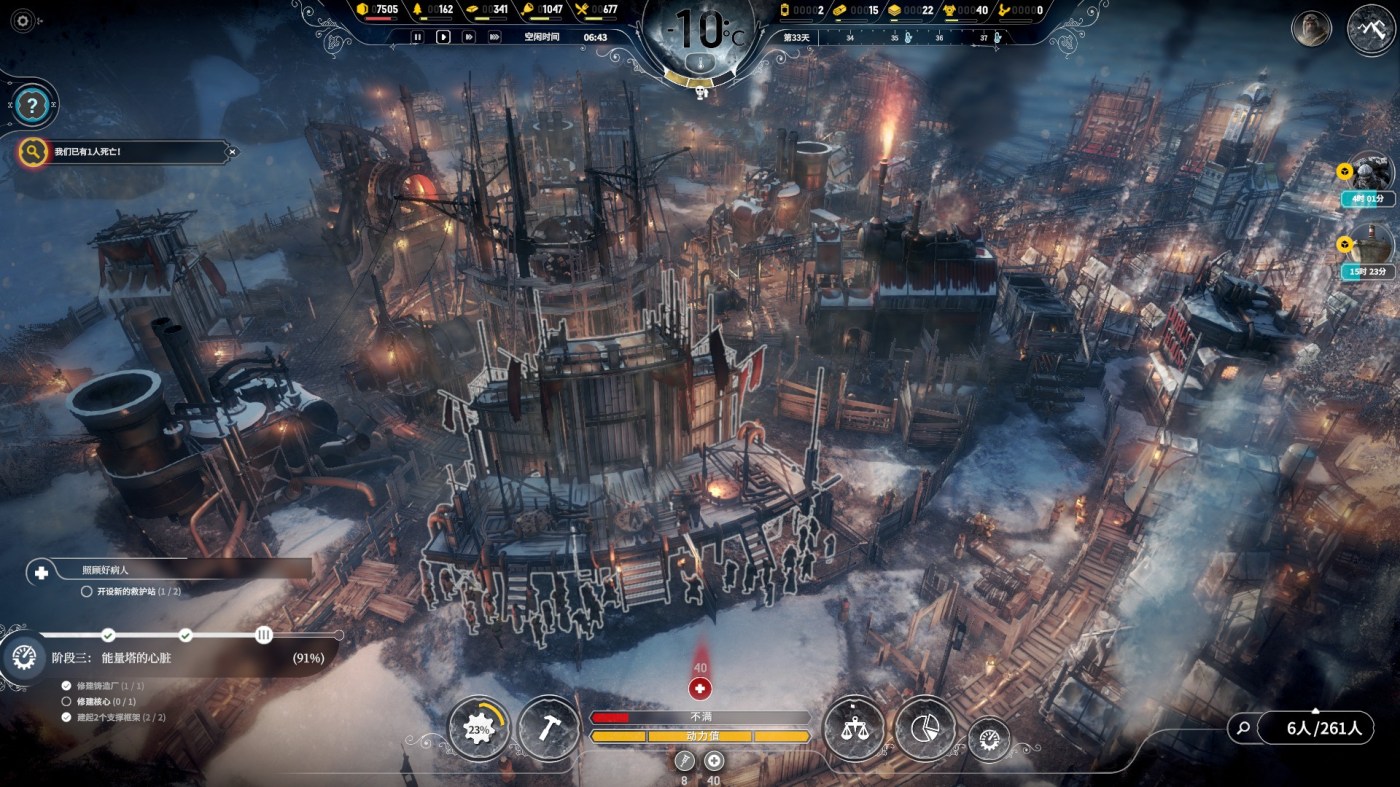Viewport: 1400px width, 787px height.
Task: Set game speed to fastest
Action: point(494,37)
